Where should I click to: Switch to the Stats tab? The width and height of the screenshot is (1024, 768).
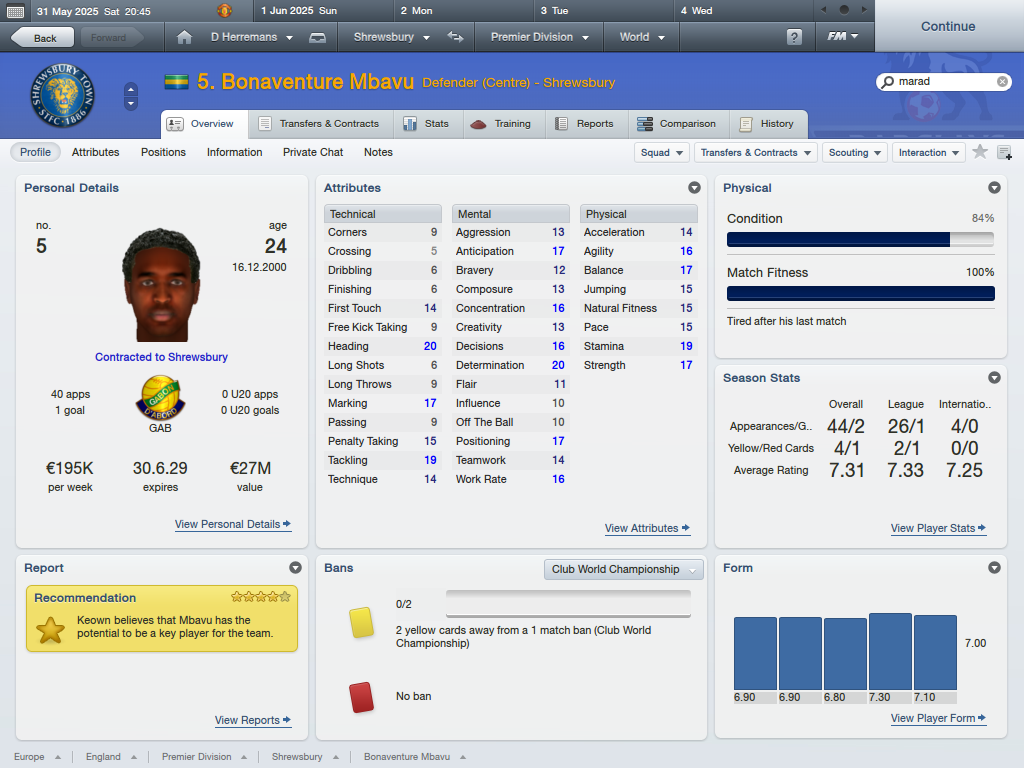[x=426, y=124]
